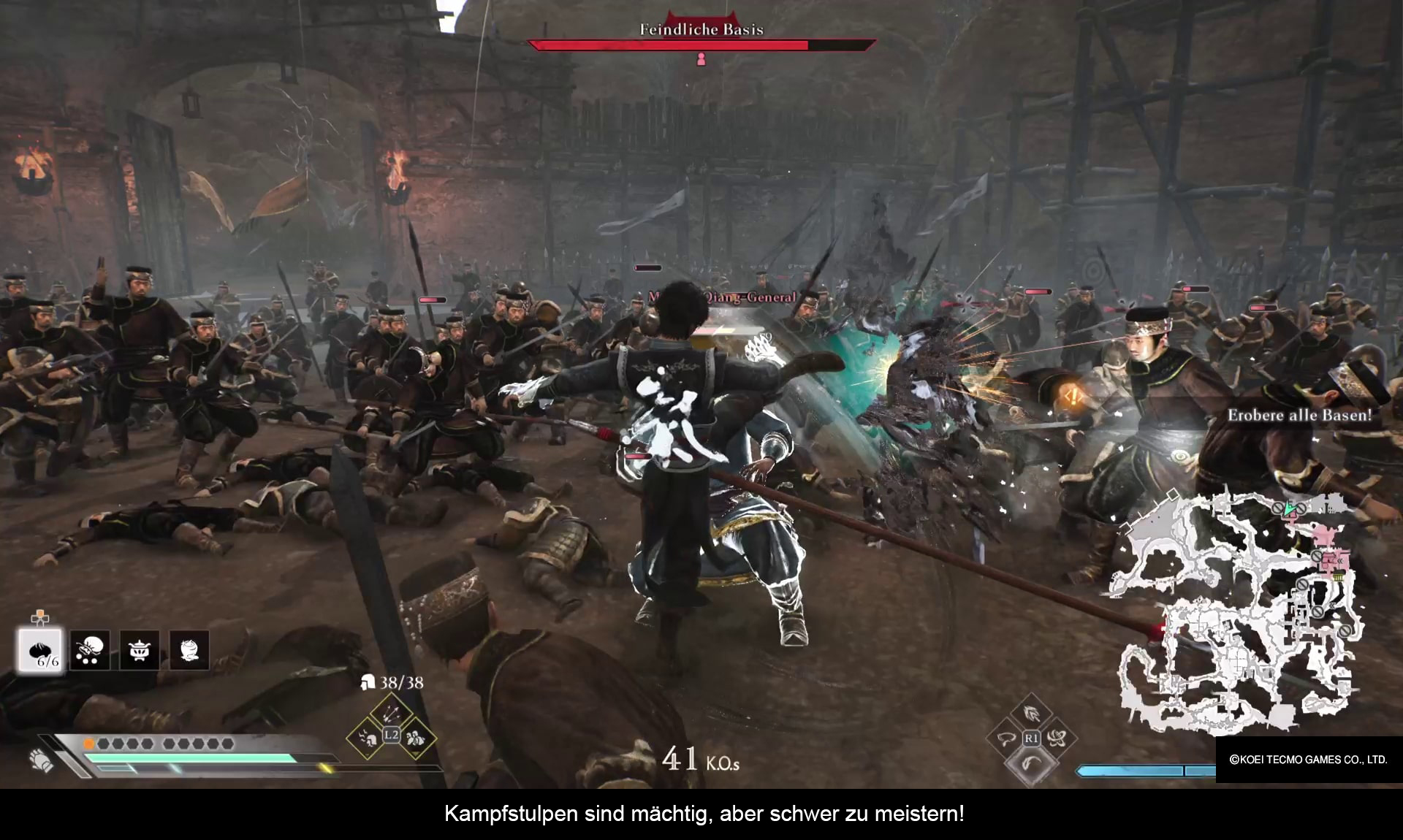Trigger the shouting soldier tactic
Screen dimensions: 1403x840
(368, 738)
